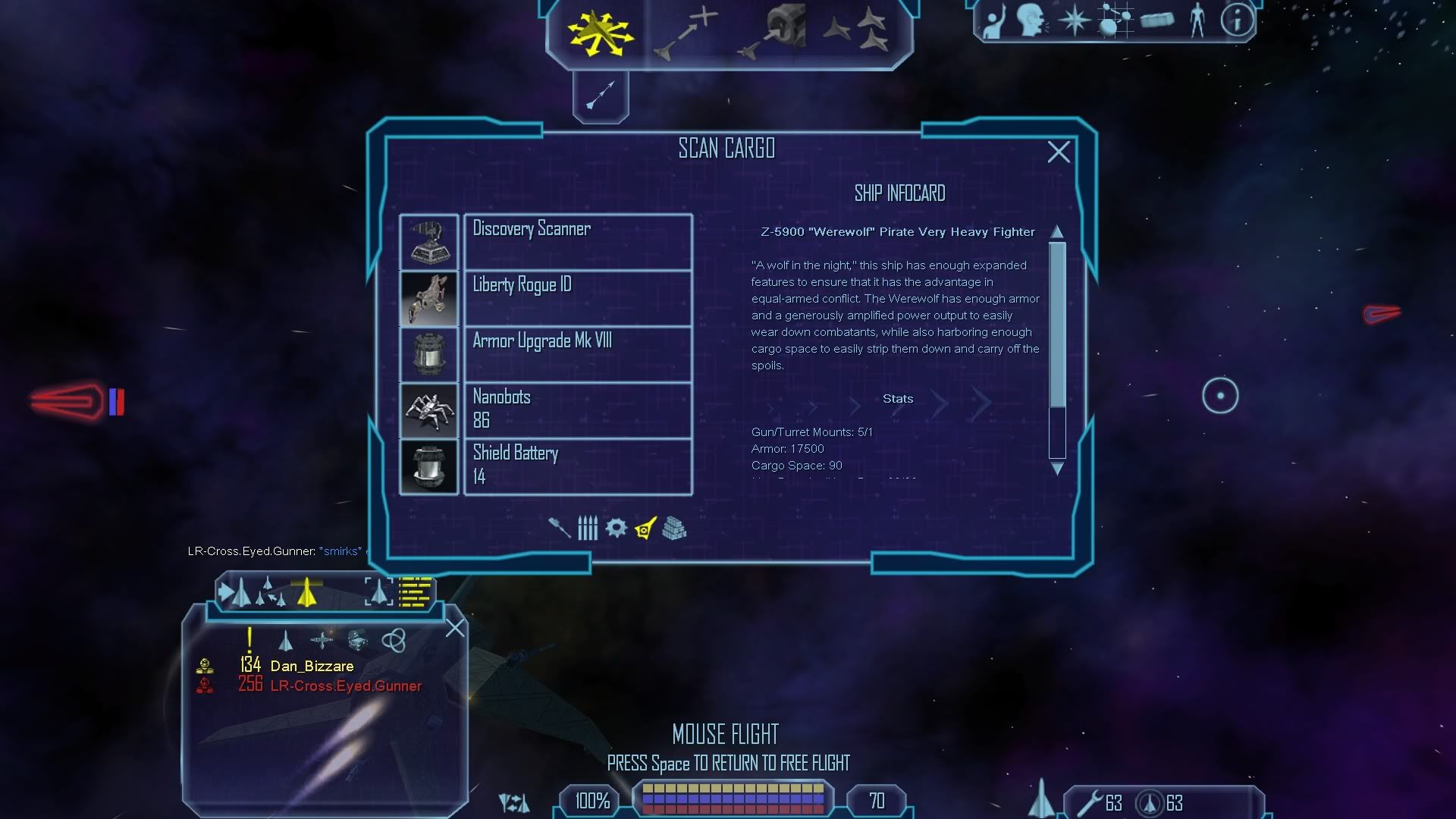Target Dan_Bizzare in the contact list

(x=312, y=666)
